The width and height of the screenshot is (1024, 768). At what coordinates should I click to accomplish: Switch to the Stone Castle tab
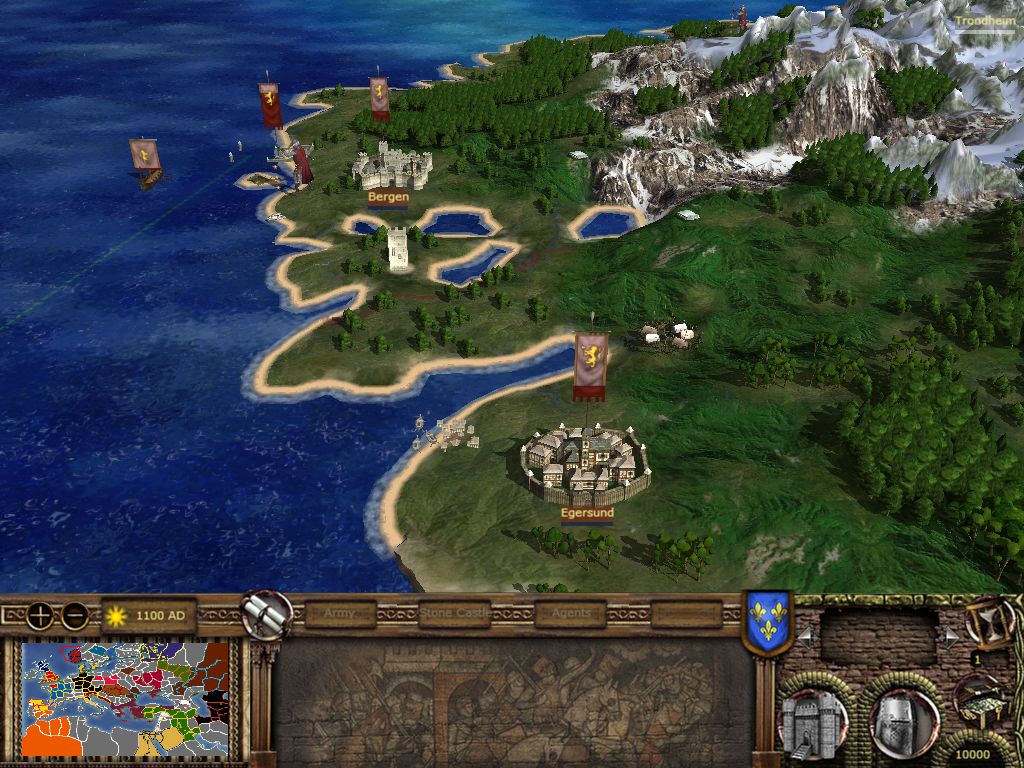pyautogui.click(x=455, y=613)
